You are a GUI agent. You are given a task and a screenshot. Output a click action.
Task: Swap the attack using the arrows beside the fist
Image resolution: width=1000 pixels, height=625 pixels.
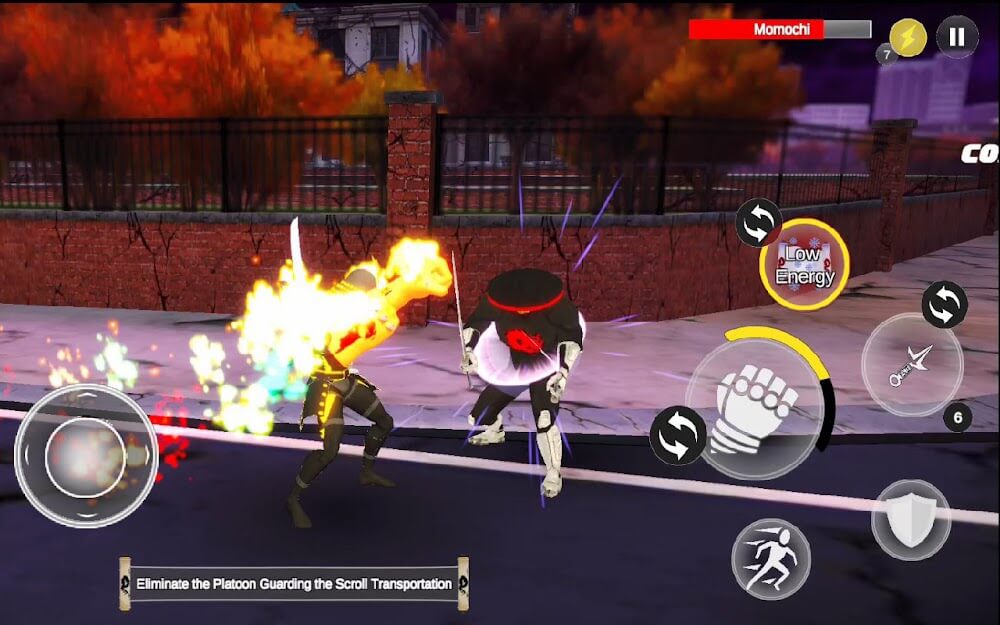click(x=677, y=436)
